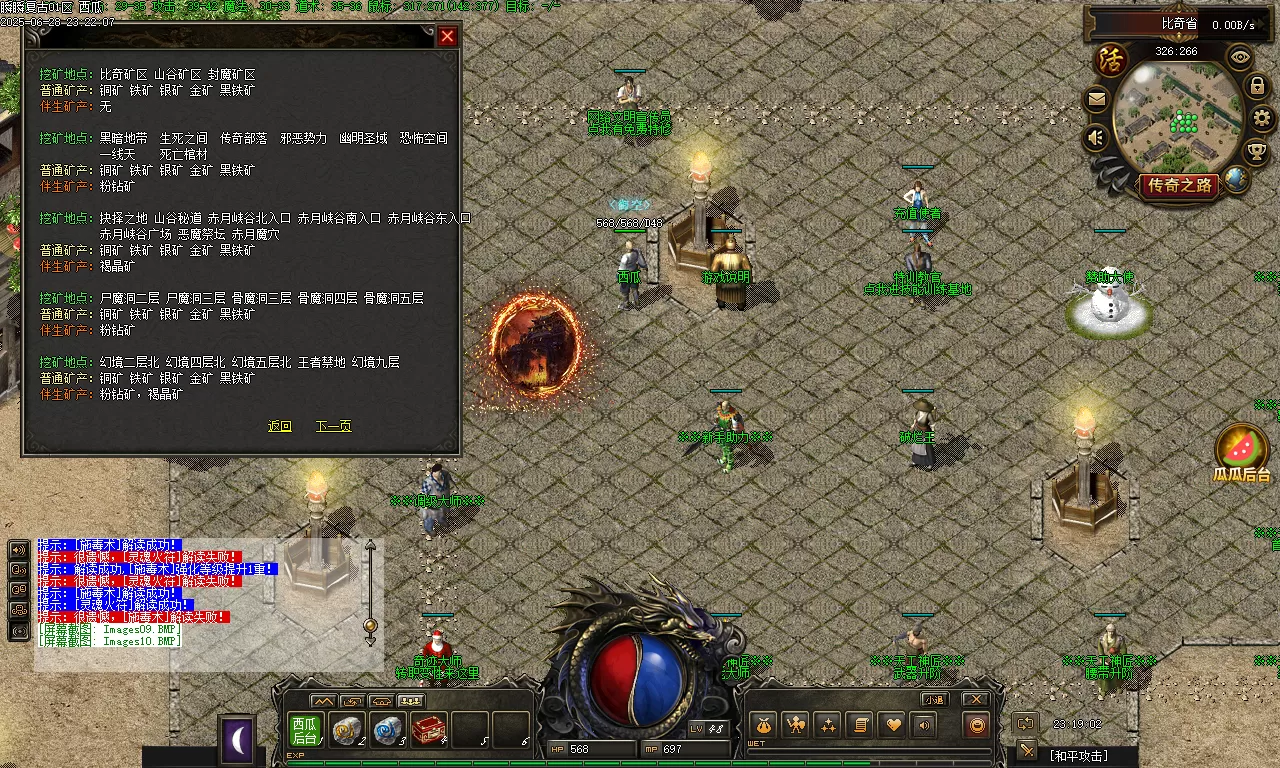The image size is (1280, 768).
Task: Open the mail envelope icon
Action: tap(1097, 100)
